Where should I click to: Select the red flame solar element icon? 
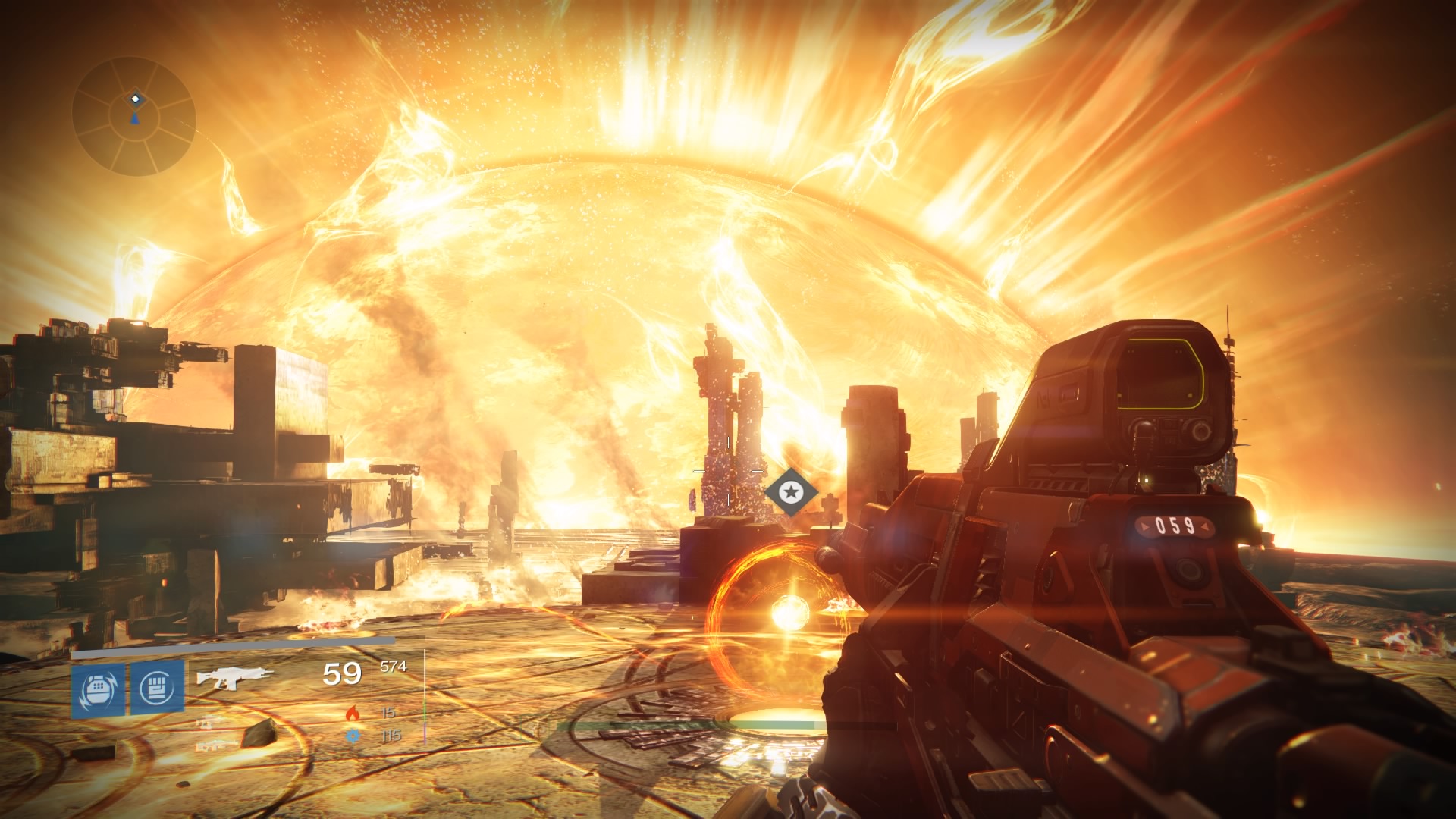(353, 713)
